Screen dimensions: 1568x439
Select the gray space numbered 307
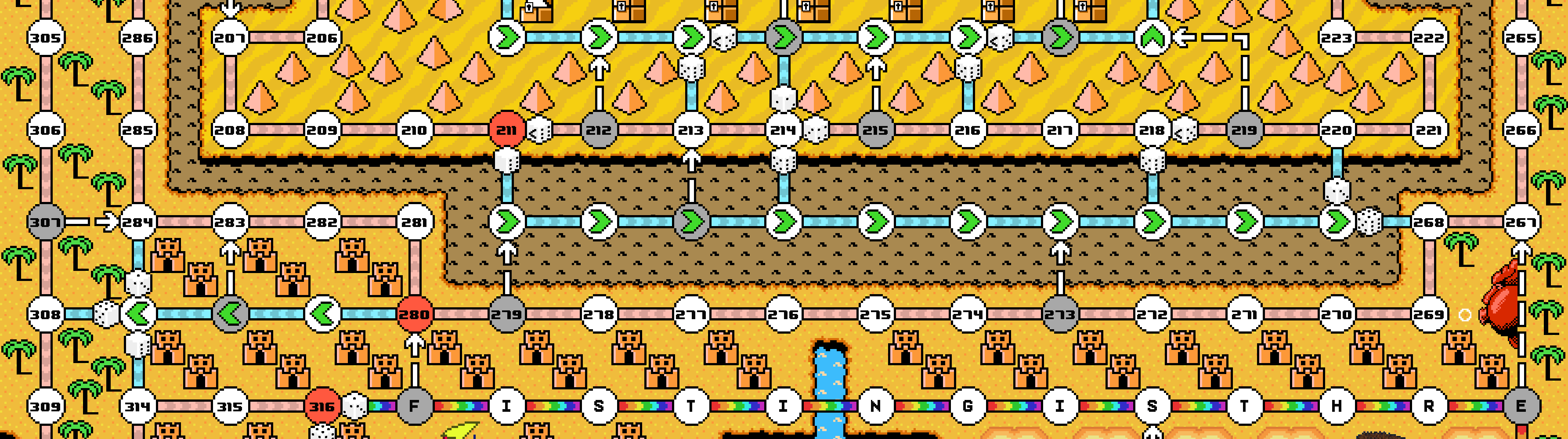click(x=46, y=222)
